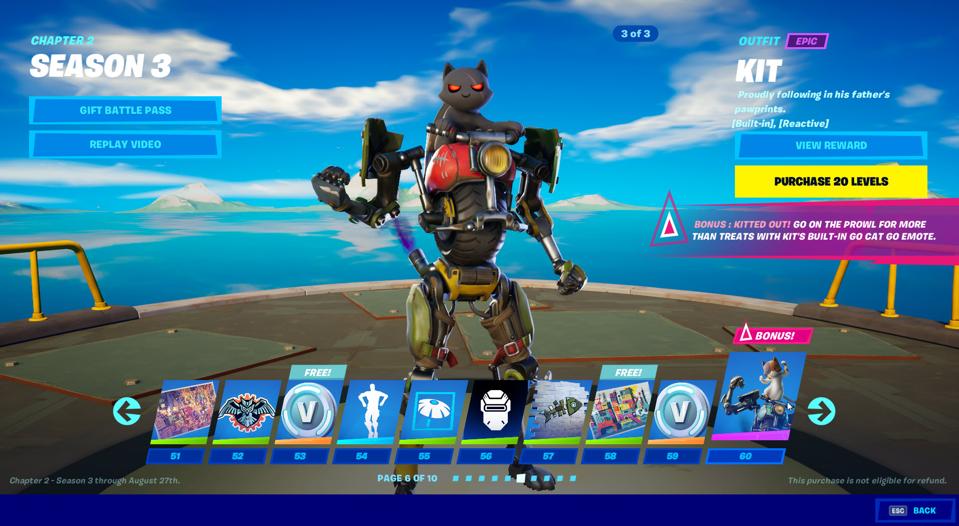Viewport: 959px width, 526px height.
Task: Select the Kit bonus outfit at tier 60
Action: pos(755,398)
